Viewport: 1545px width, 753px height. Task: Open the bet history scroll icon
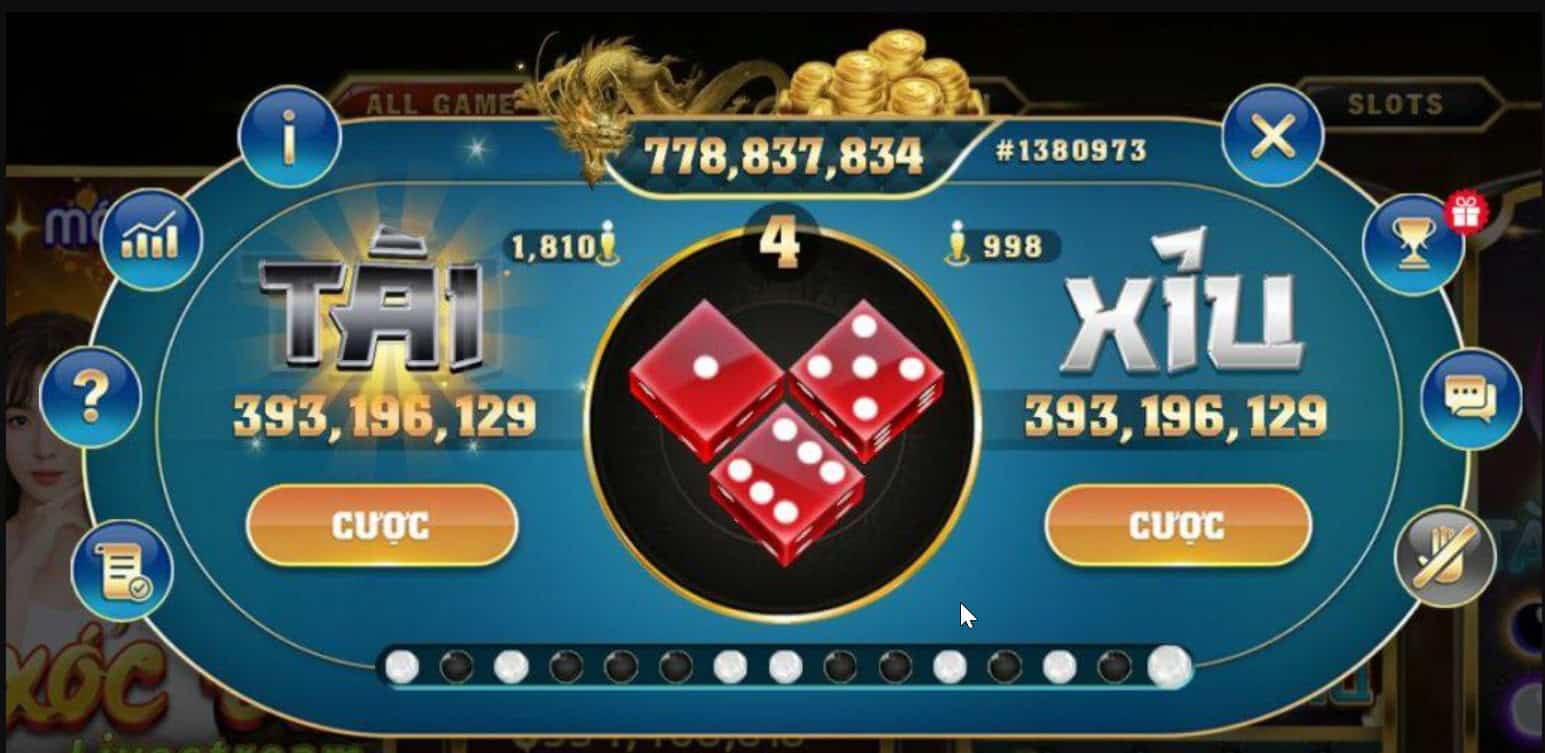(118, 567)
